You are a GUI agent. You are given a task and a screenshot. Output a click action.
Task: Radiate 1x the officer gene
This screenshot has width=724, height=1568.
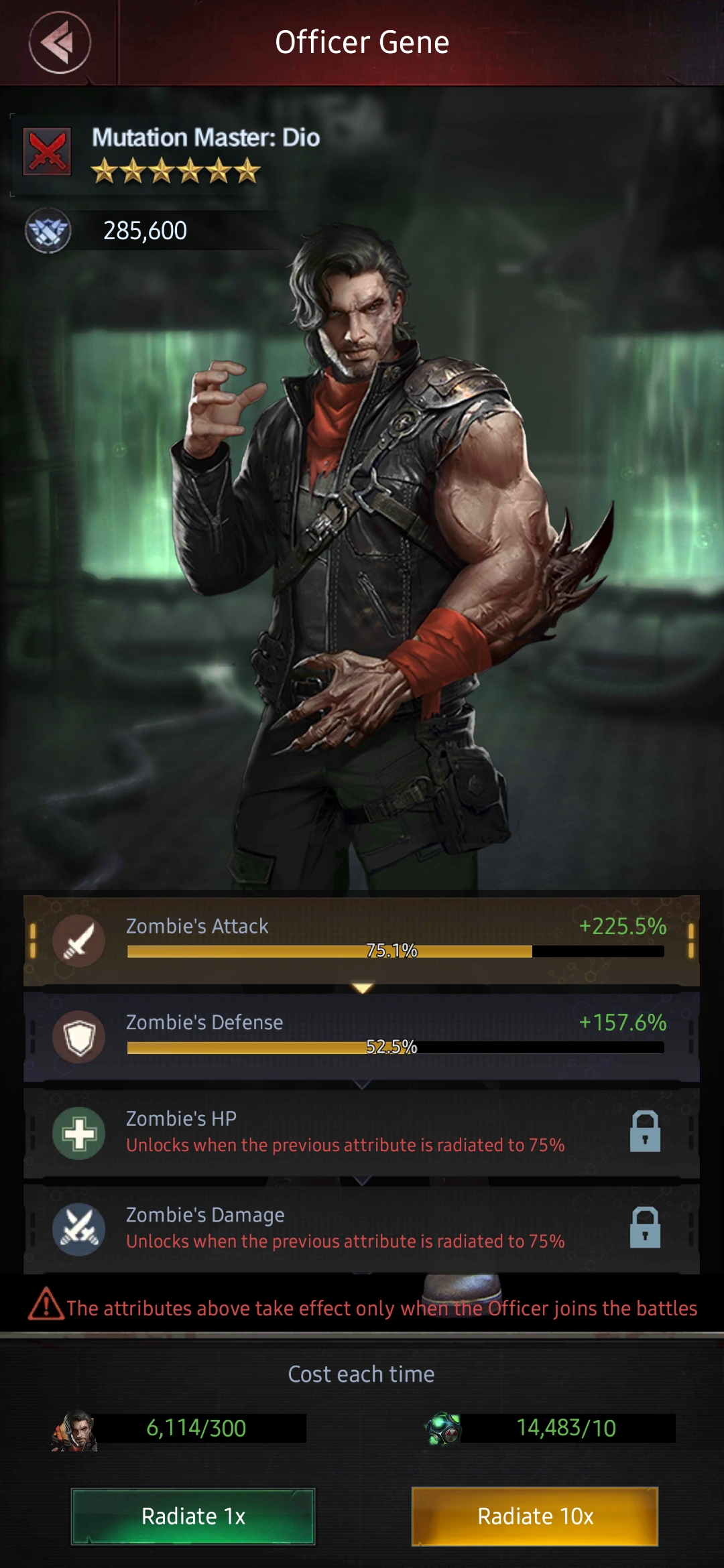pyautogui.click(x=193, y=1516)
